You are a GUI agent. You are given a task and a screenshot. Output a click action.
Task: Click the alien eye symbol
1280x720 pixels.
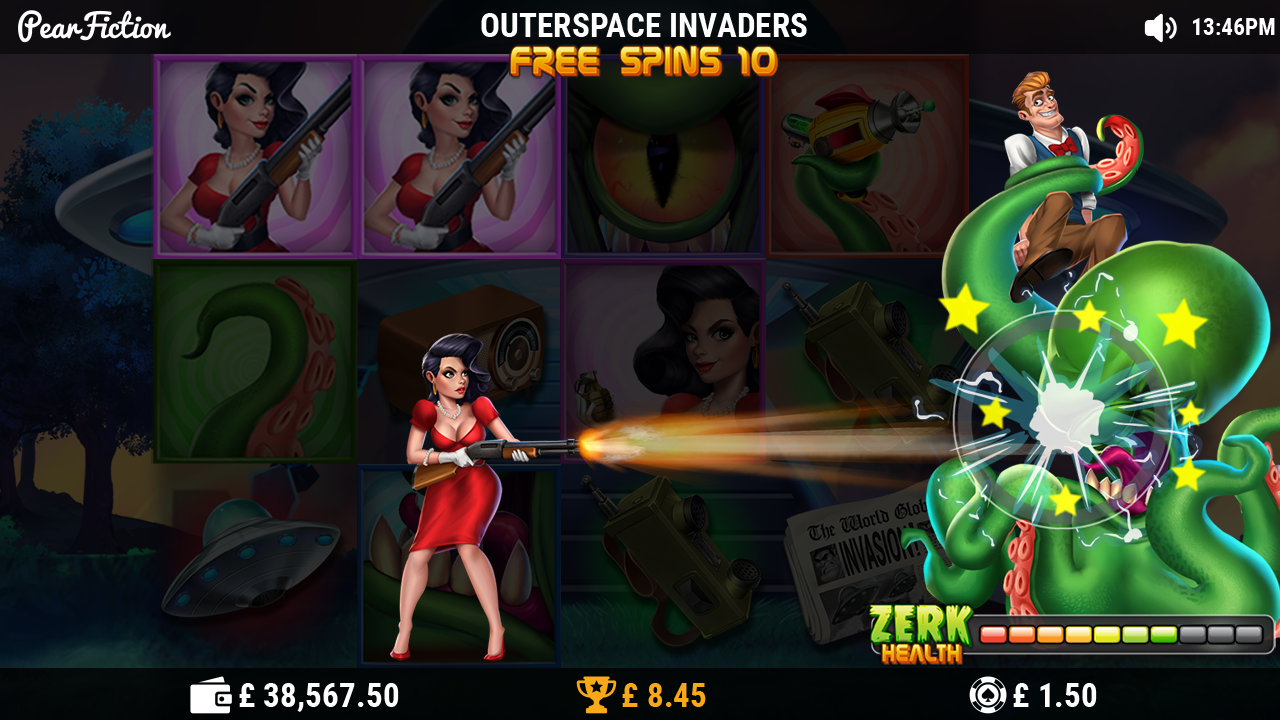click(662, 155)
